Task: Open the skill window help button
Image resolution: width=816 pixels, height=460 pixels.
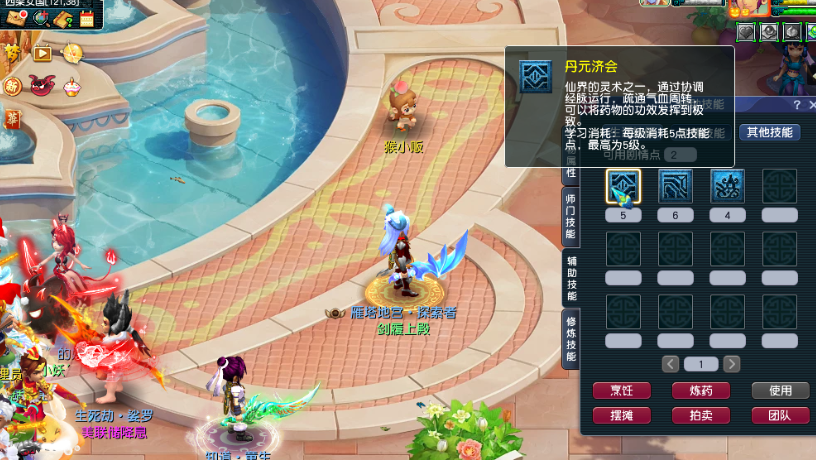Action: 797,105
